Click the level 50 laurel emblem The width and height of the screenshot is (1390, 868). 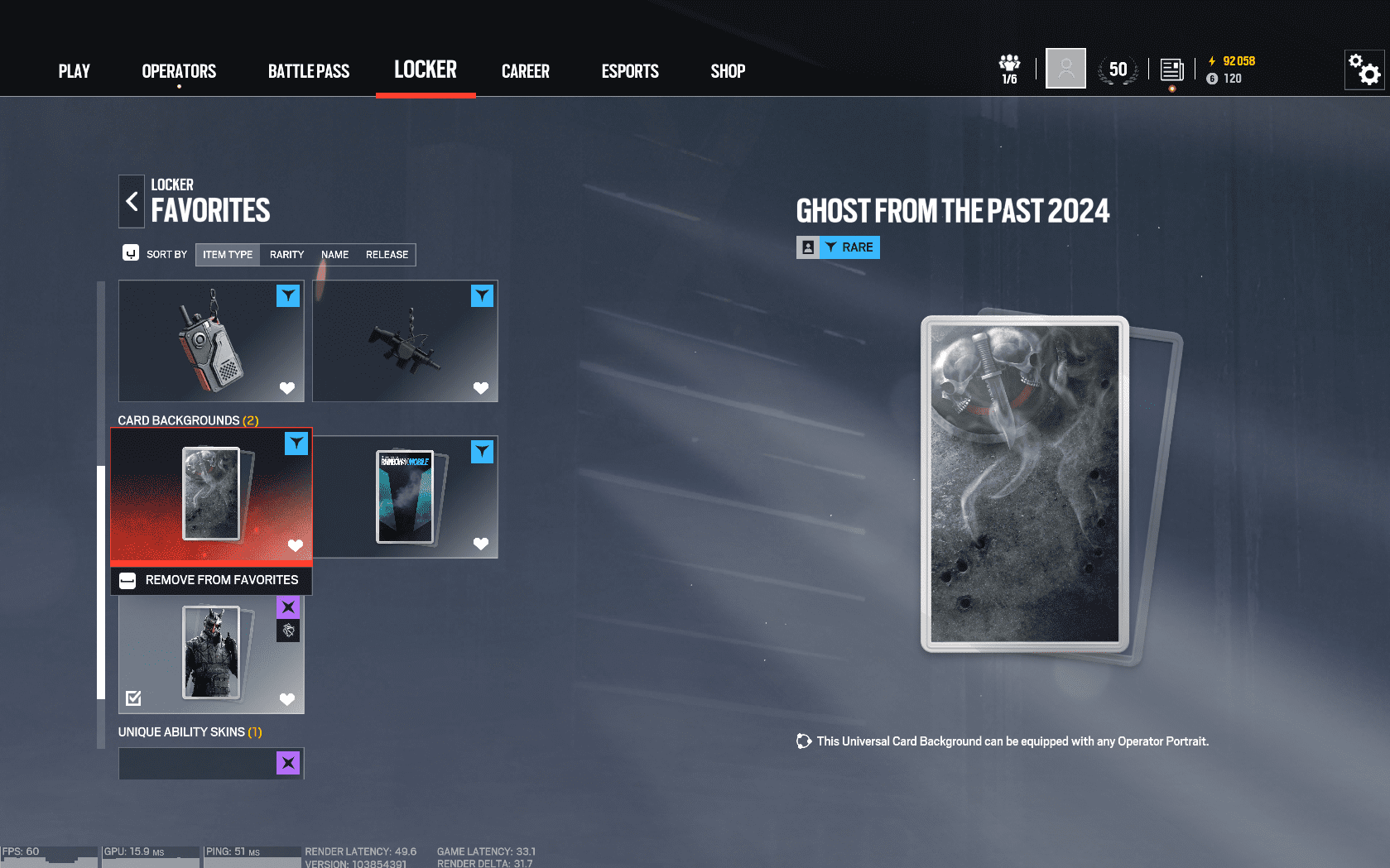click(x=1118, y=70)
